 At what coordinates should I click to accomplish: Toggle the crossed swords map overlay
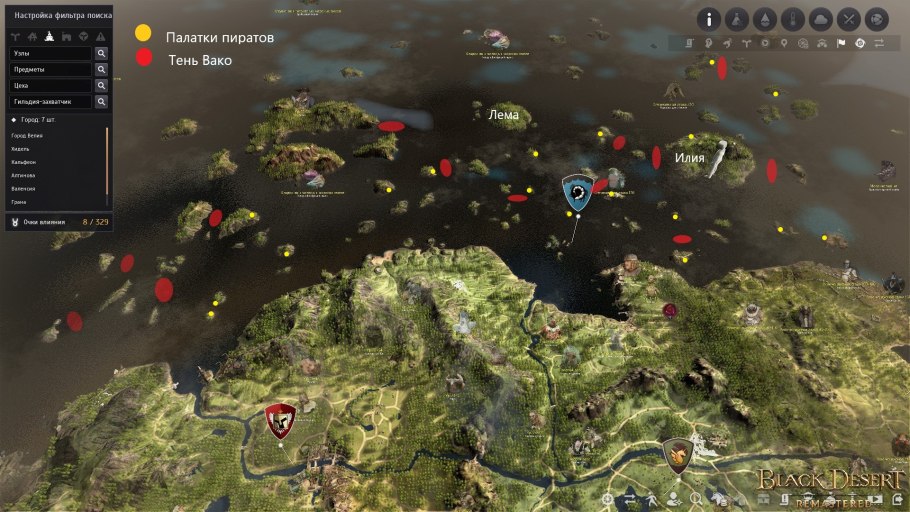[848, 19]
